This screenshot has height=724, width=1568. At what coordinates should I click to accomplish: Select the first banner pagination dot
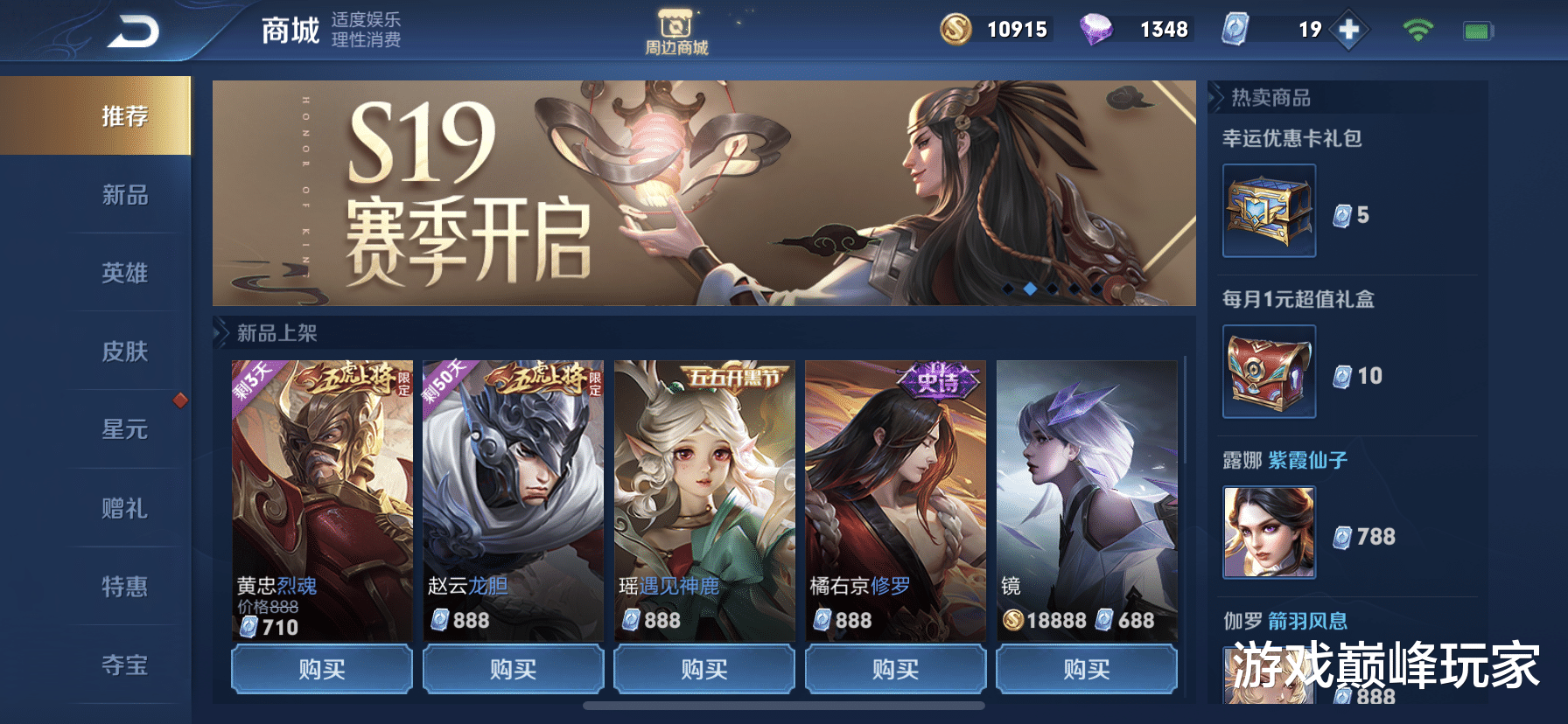pyautogui.click(x=1008, y=289)
